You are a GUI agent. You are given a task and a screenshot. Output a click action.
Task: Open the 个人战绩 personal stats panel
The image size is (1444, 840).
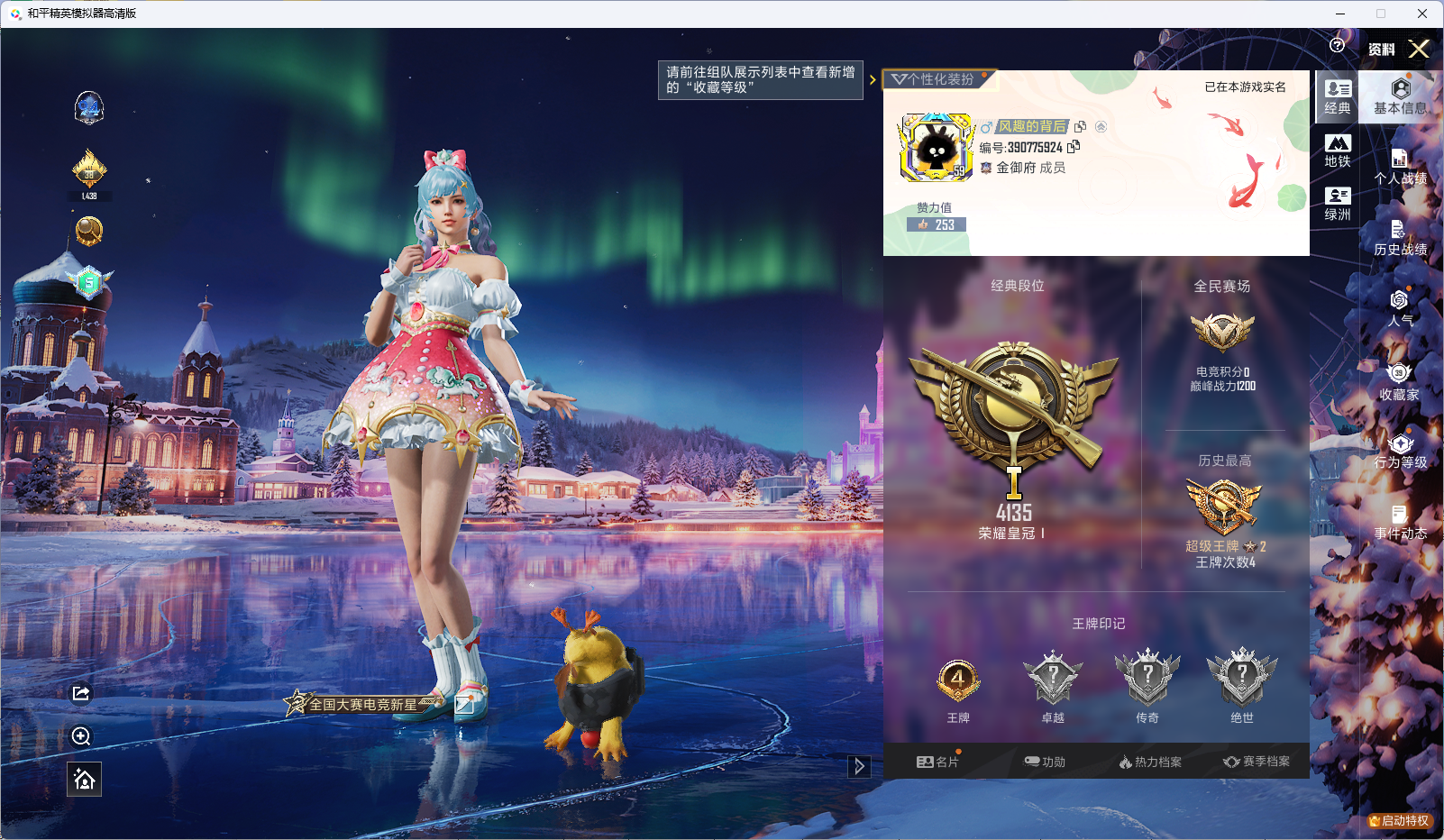click(x=1400, y=167)
